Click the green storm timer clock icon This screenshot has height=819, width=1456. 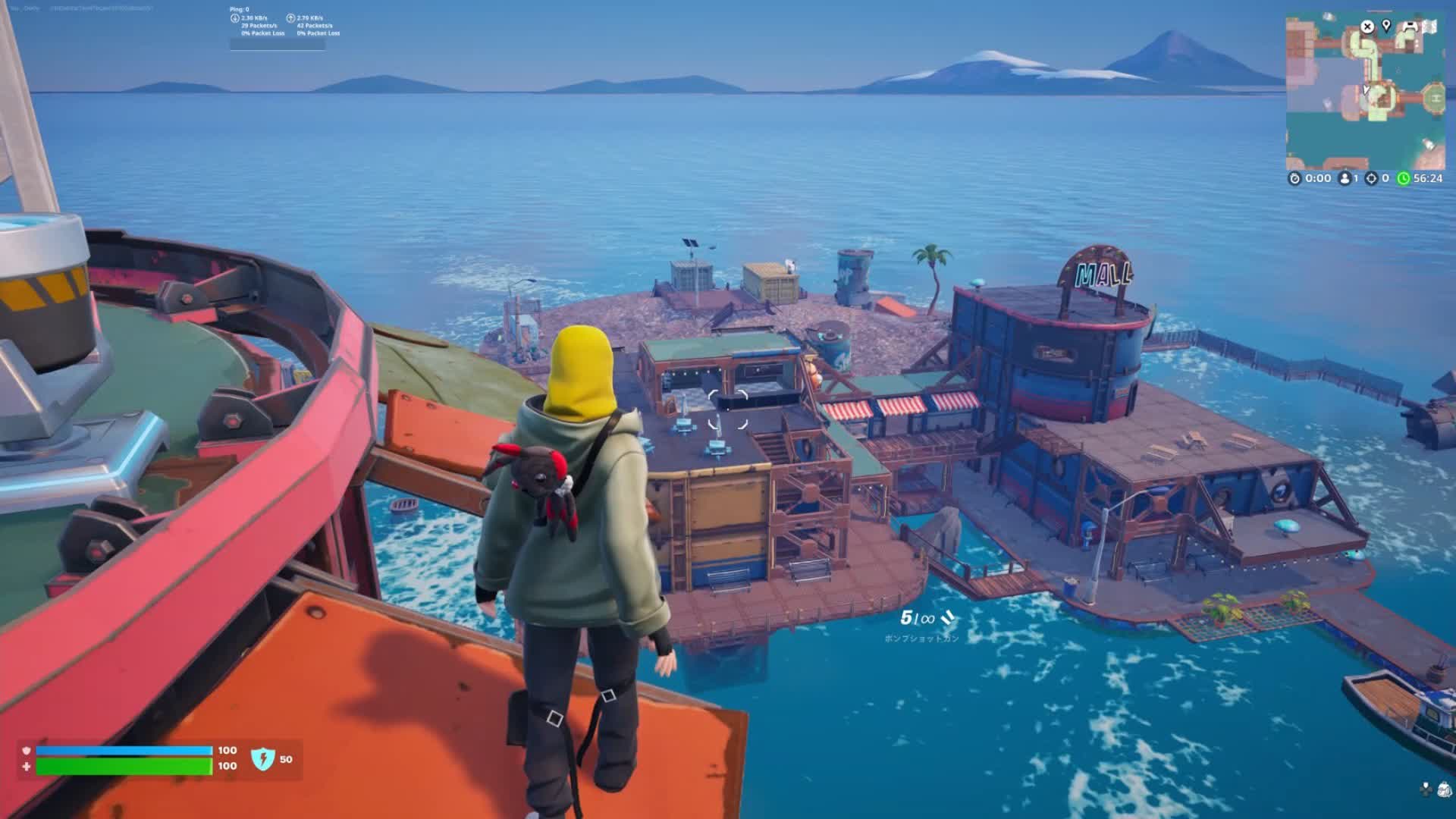[1402, 177]
